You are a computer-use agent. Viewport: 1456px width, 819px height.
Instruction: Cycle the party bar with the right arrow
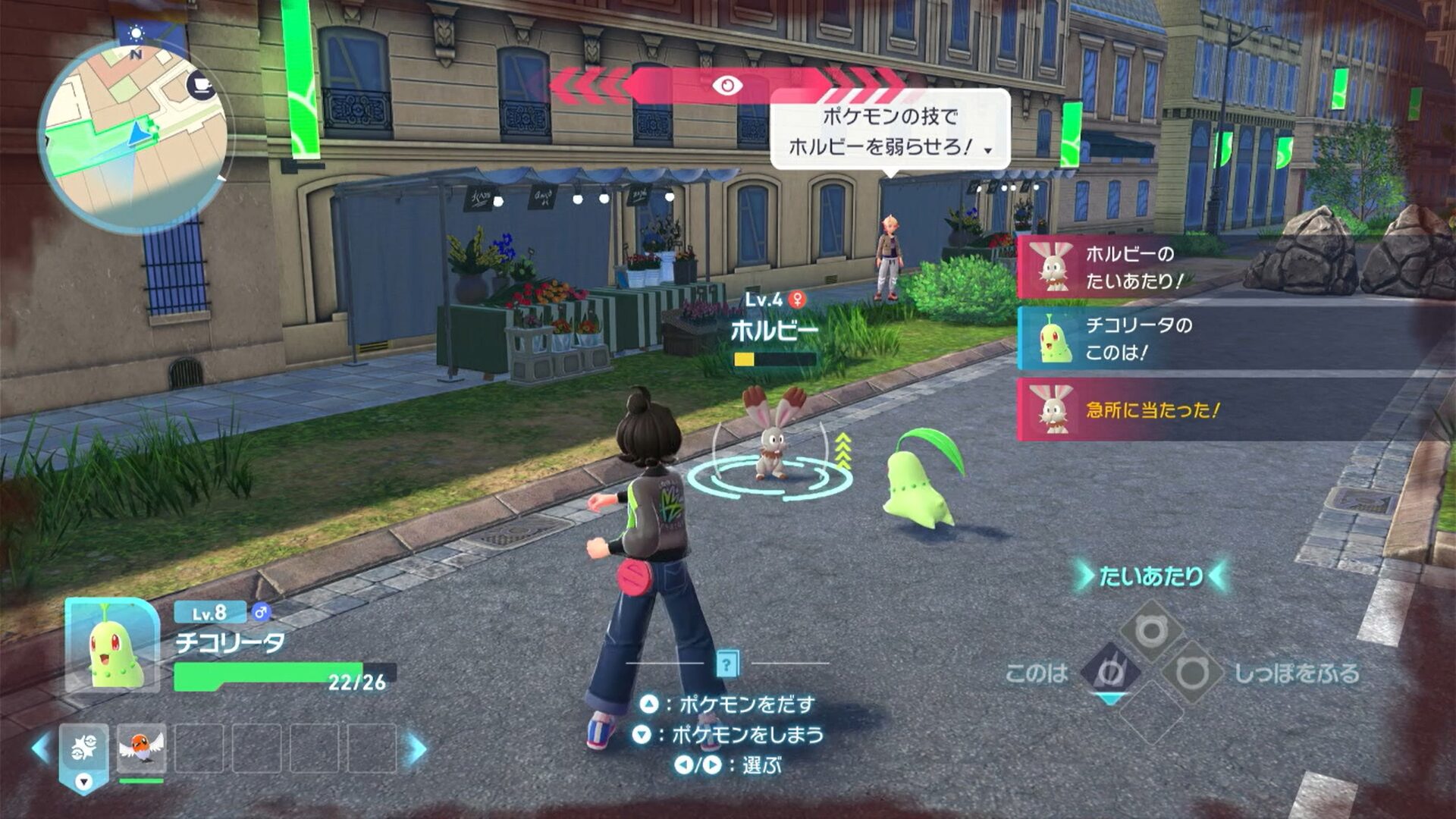pyautogui.click(x=416, y=748)
